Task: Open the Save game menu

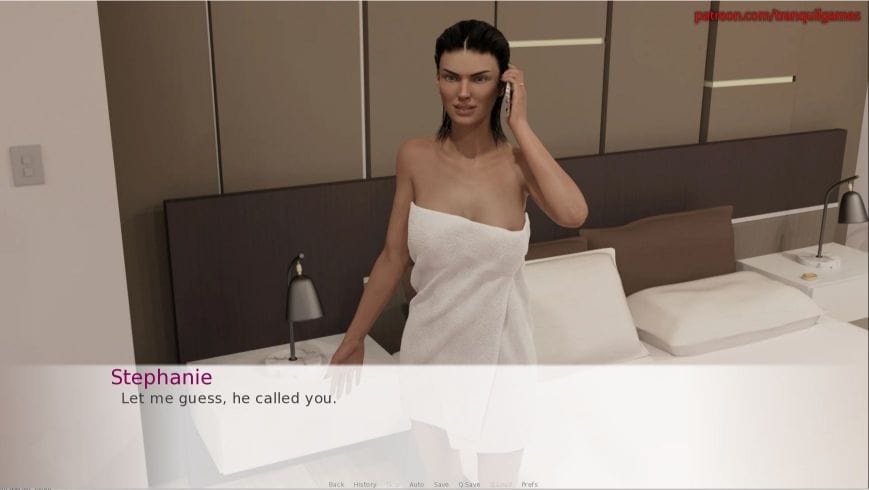Action: click(x=441, y=485)
